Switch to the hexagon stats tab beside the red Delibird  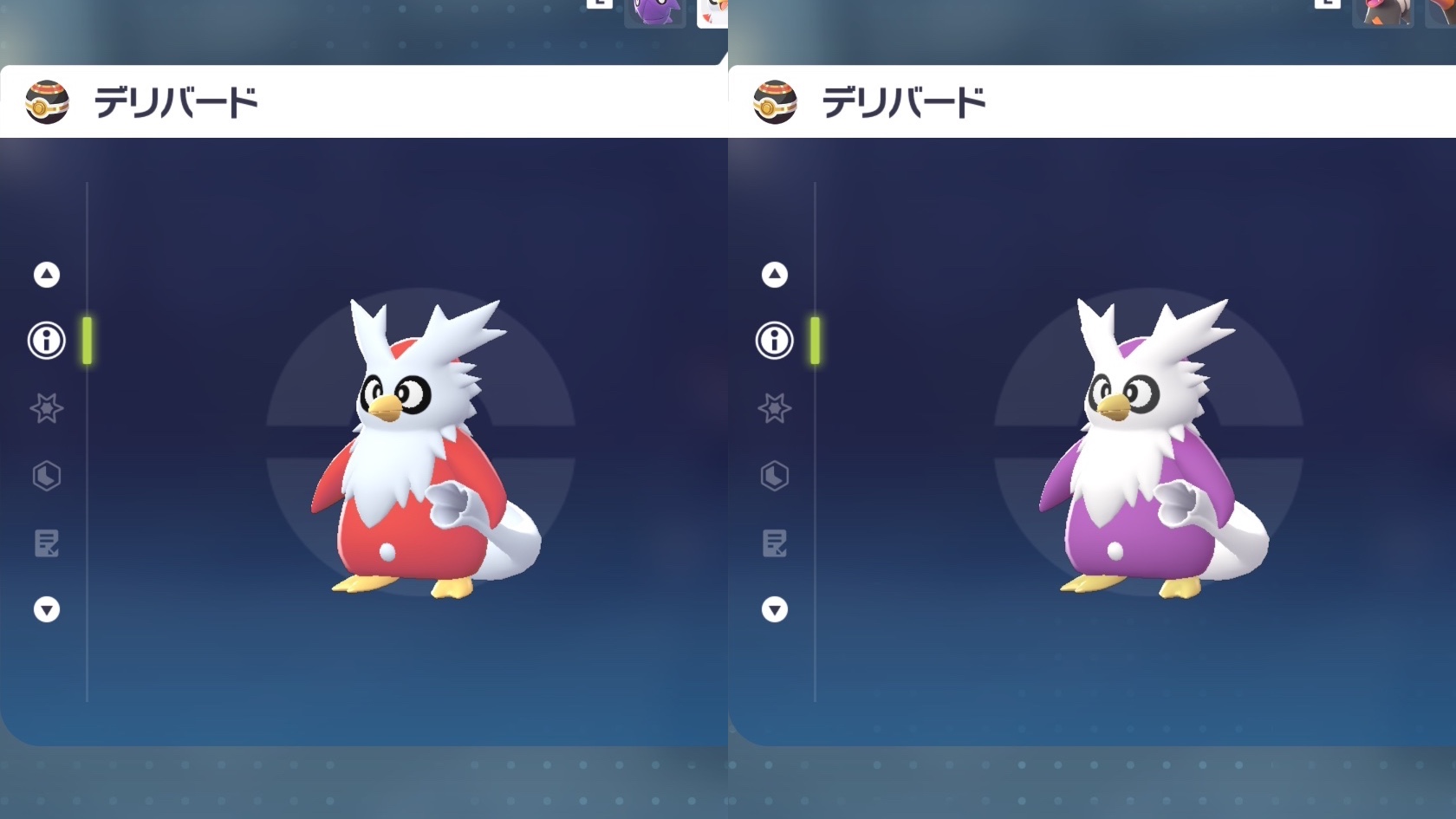pyautogui.click(x=47, y=476)
